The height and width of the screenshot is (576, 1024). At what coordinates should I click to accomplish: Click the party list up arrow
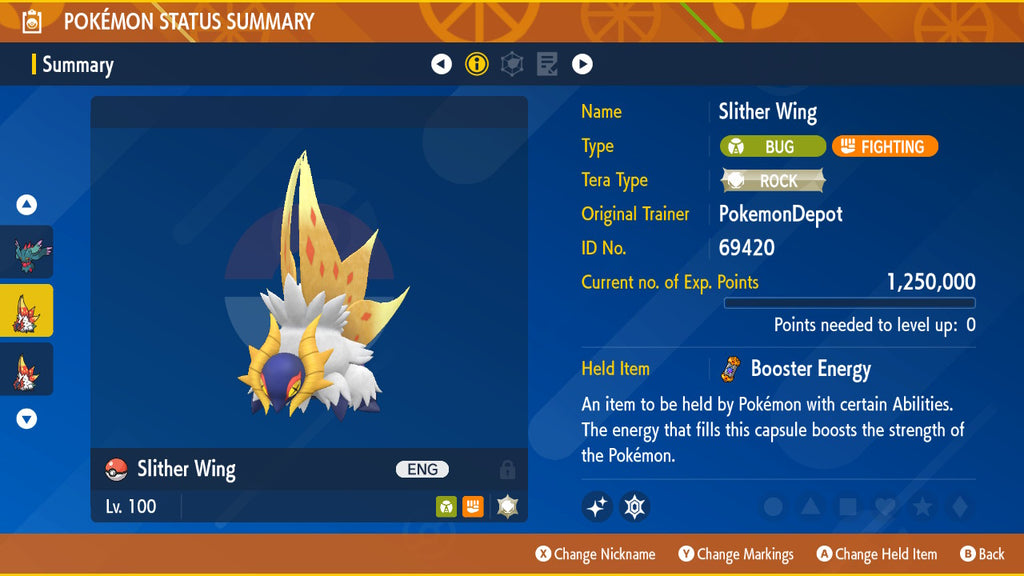point(27,205)
